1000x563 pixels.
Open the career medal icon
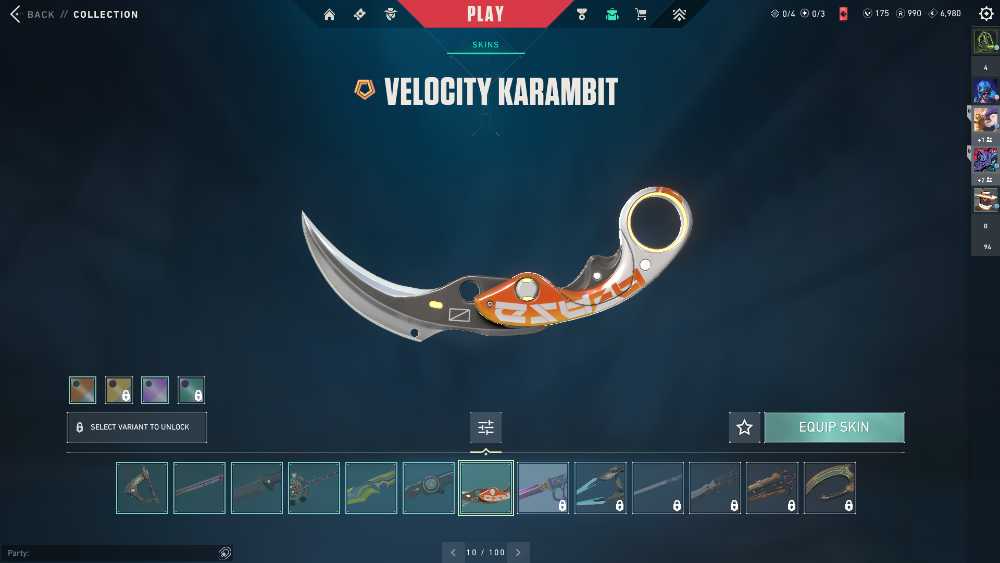(x=582, y=14)
